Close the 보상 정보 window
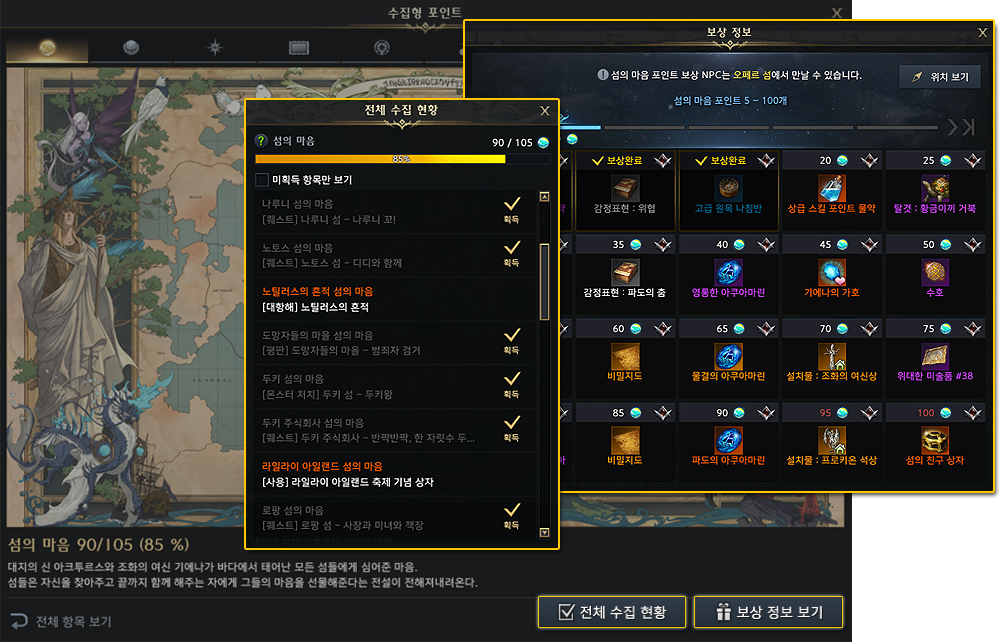This screenshot has height=642, width=1000. 982,33
